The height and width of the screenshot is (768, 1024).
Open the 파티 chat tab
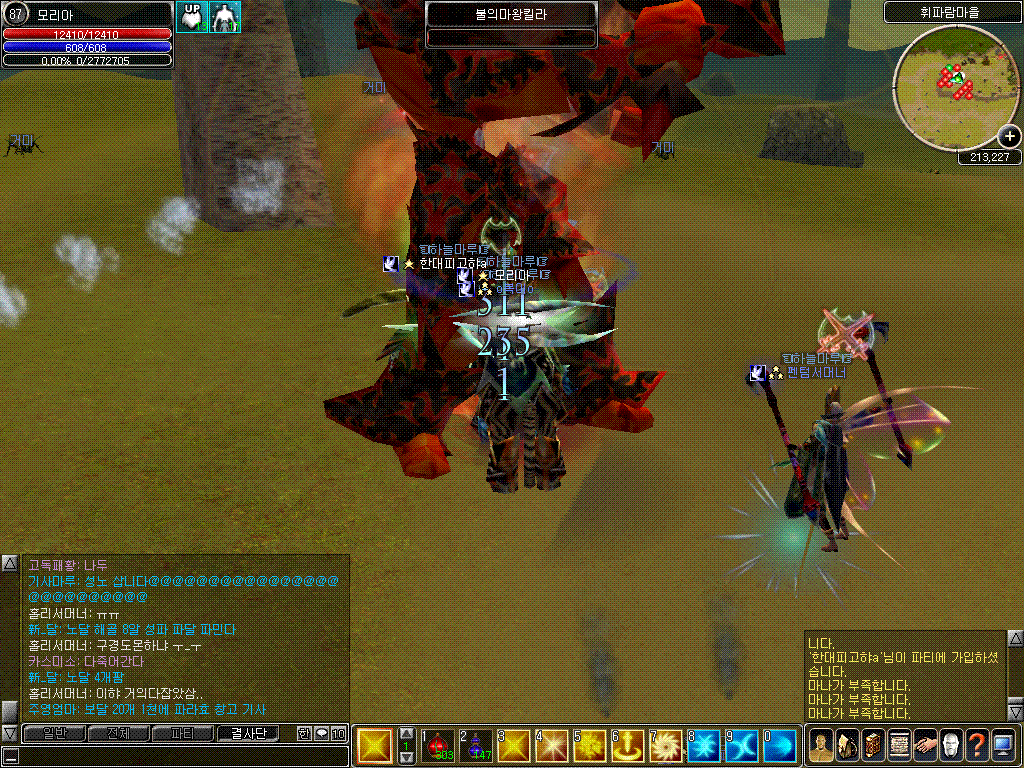(x=182, y=733)
